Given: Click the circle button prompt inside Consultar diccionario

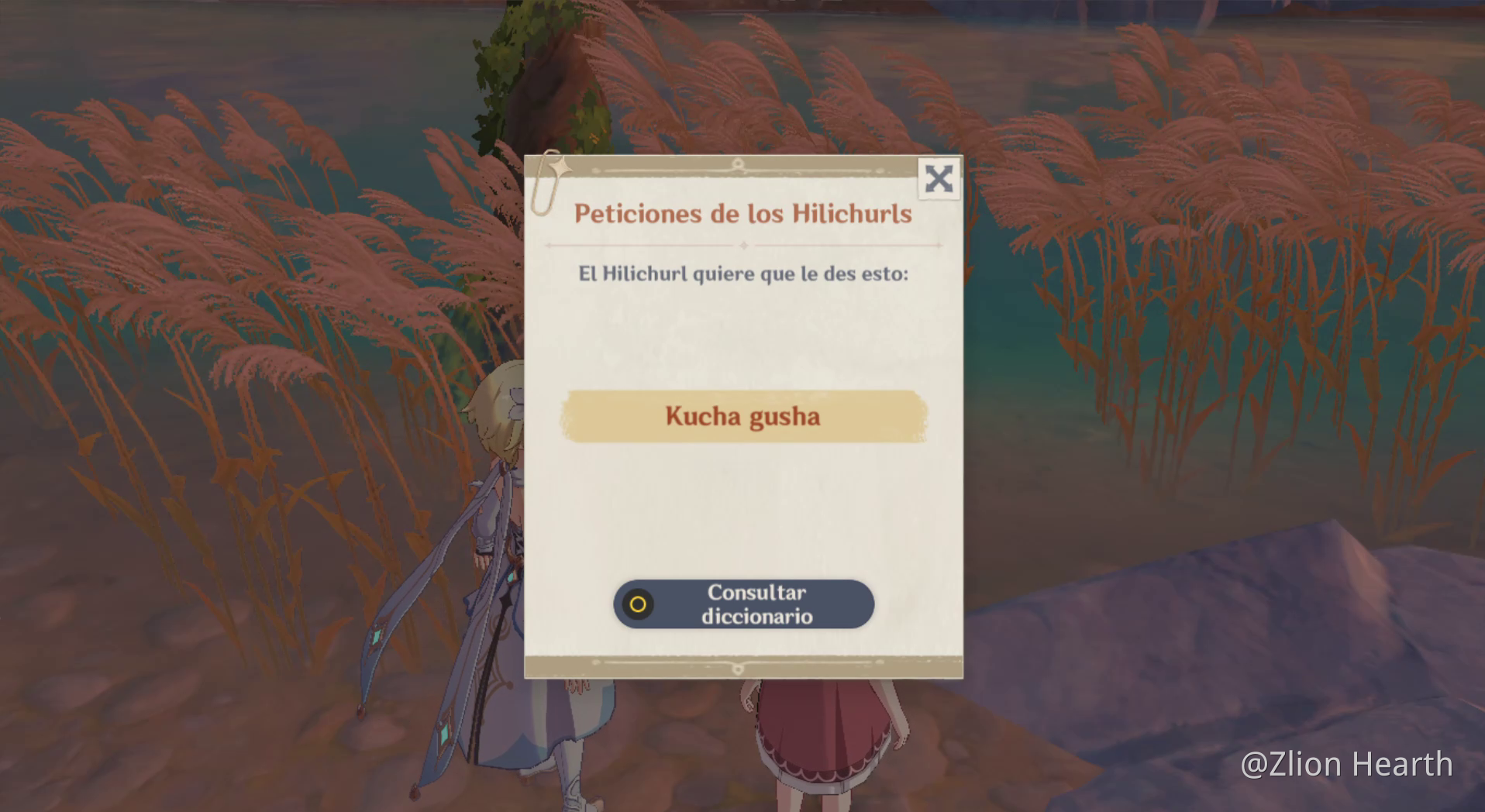Looking at the screenshot, I should click(637, 603).
